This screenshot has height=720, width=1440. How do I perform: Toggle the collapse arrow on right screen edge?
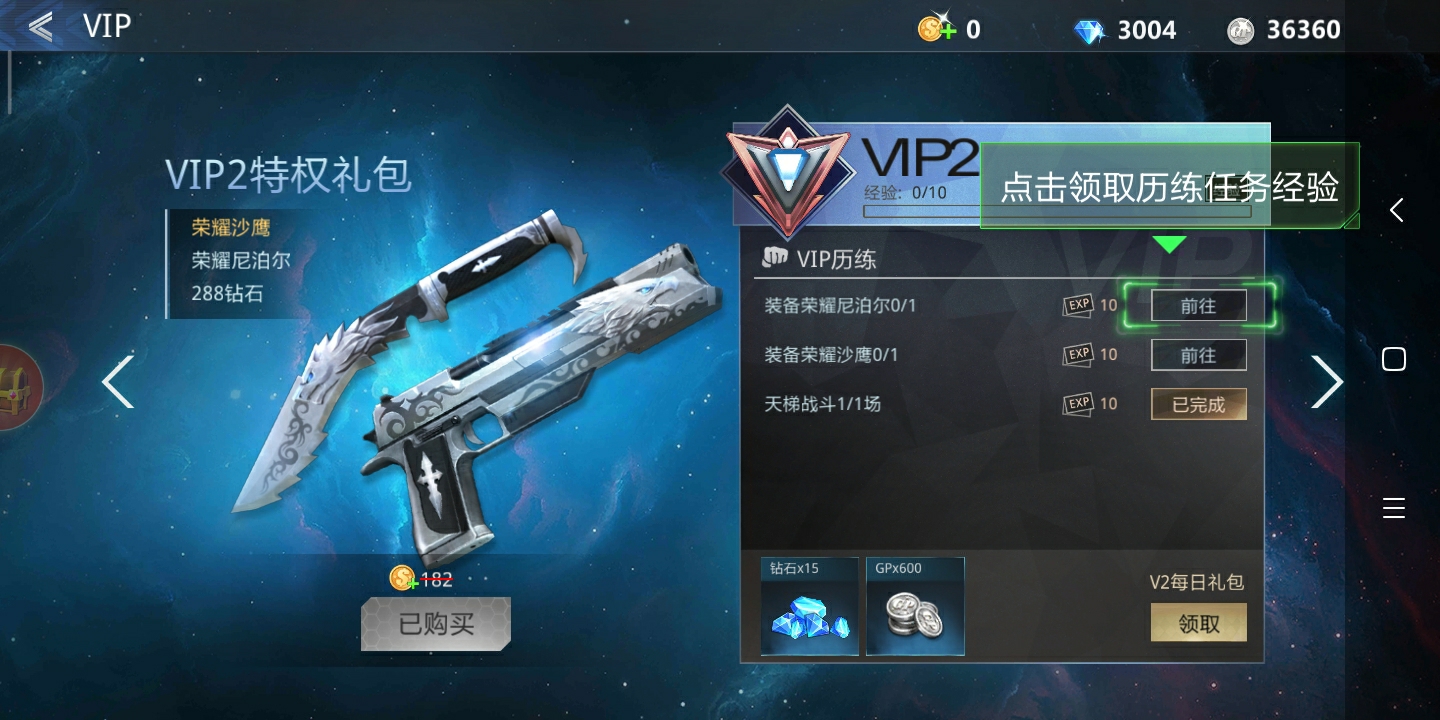pyautogui.click(x=1396, y=210)
